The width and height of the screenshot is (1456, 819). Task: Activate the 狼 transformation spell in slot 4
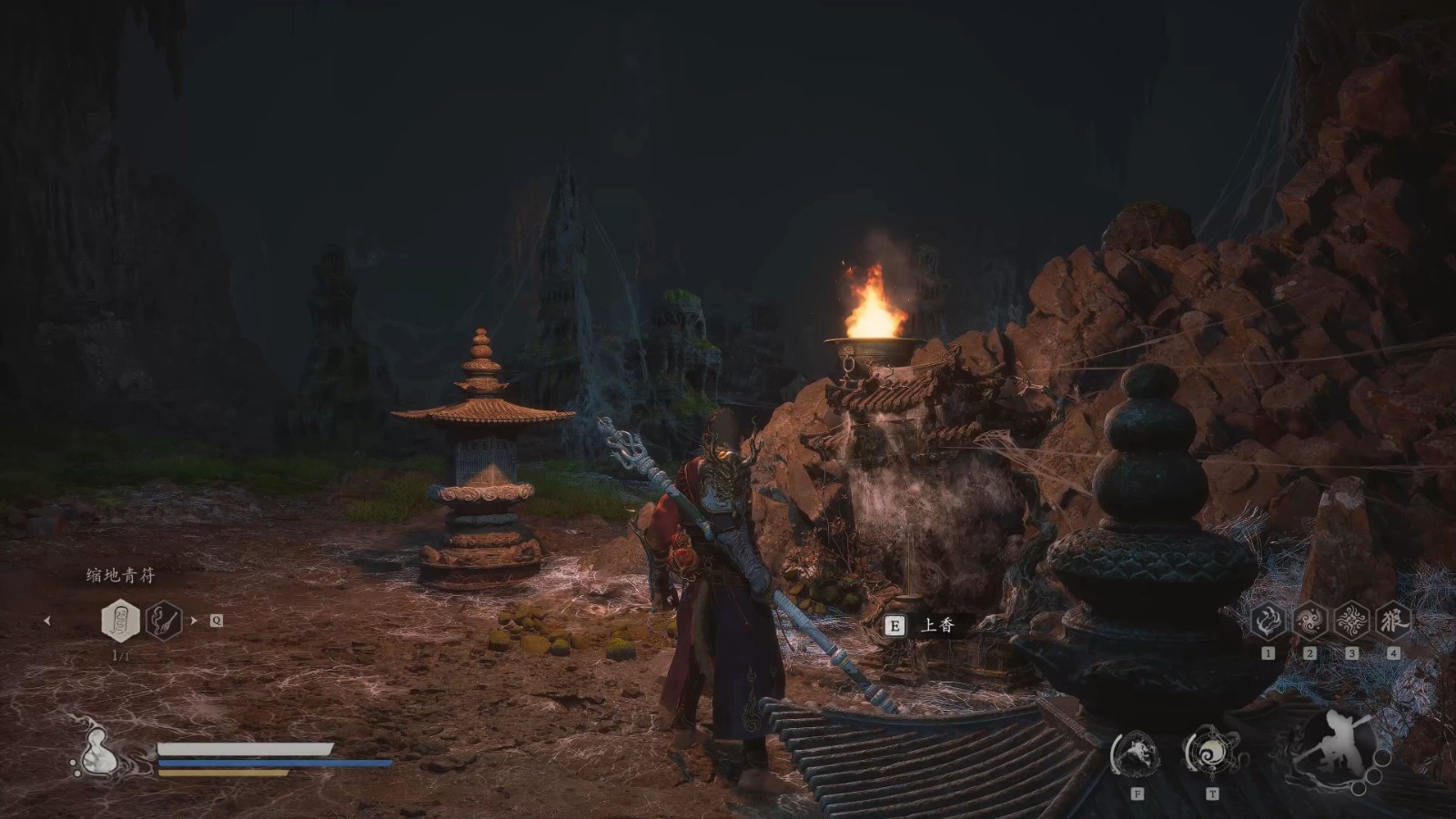[1393, 622]
